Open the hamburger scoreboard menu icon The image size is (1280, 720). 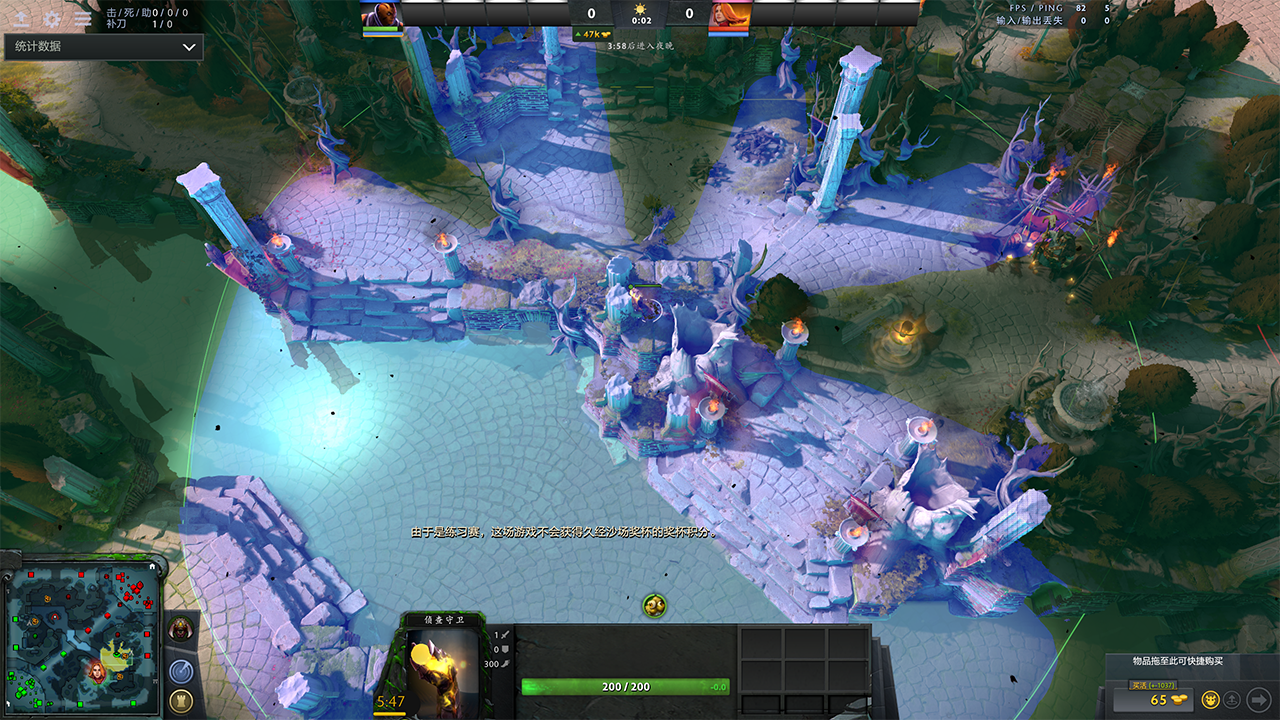(x=83, y=19)
